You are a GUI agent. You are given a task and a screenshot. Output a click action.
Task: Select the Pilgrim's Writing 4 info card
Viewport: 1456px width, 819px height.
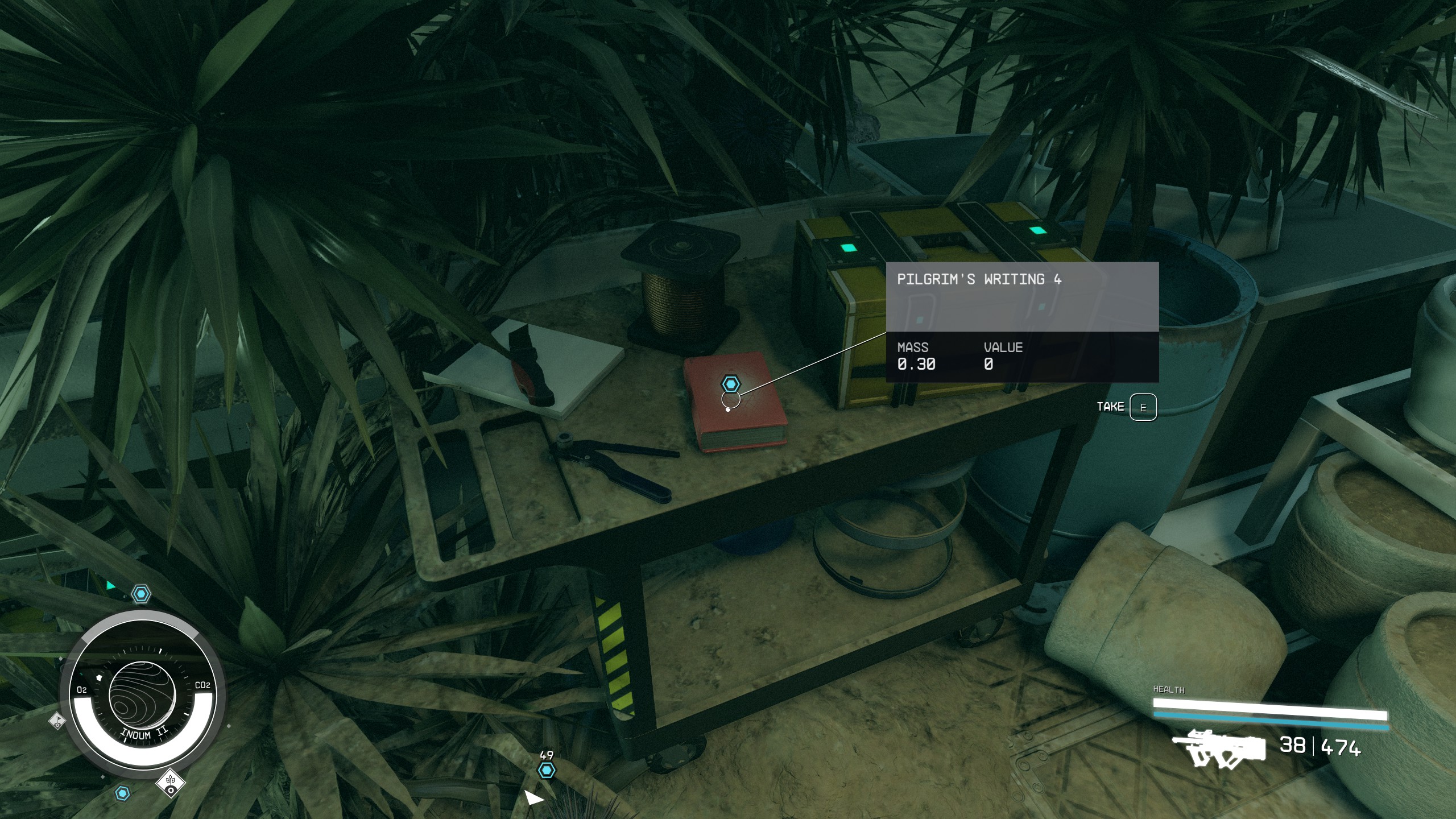pyautogui.click(x=1022, y=322)
